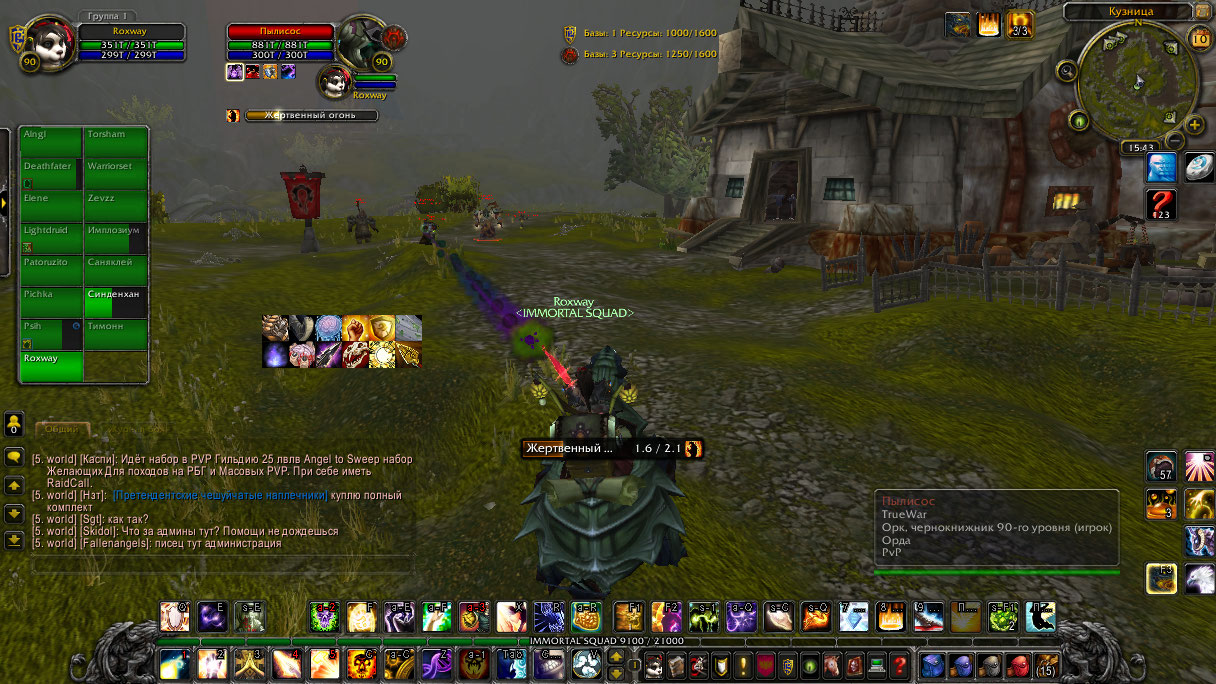Click the minimap zoom-out minus button
Image resolution: width=1216 pixels, height=684 pixels.
point(1176,141)
